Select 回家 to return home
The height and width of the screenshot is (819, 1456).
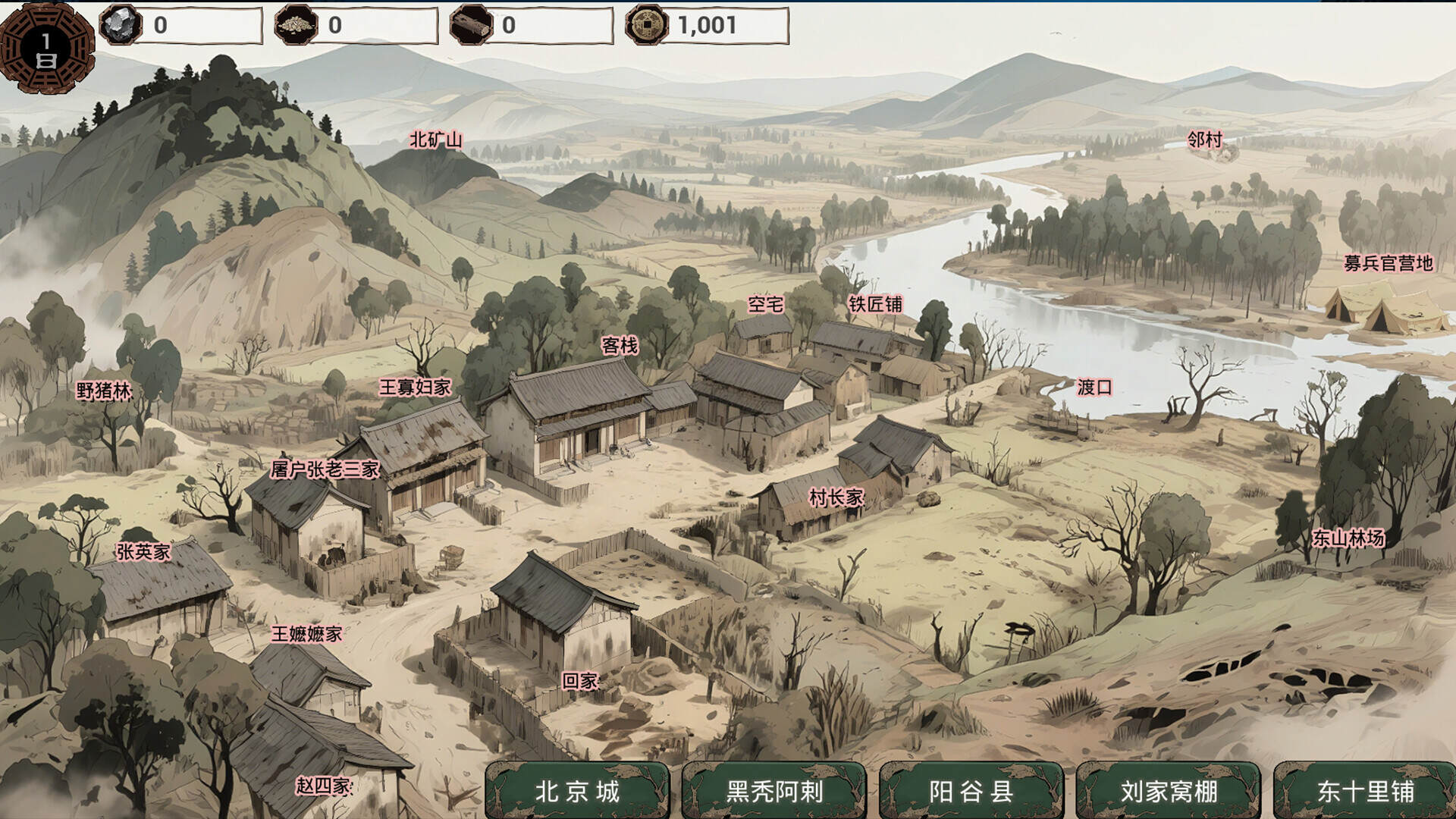coord(581,681)
